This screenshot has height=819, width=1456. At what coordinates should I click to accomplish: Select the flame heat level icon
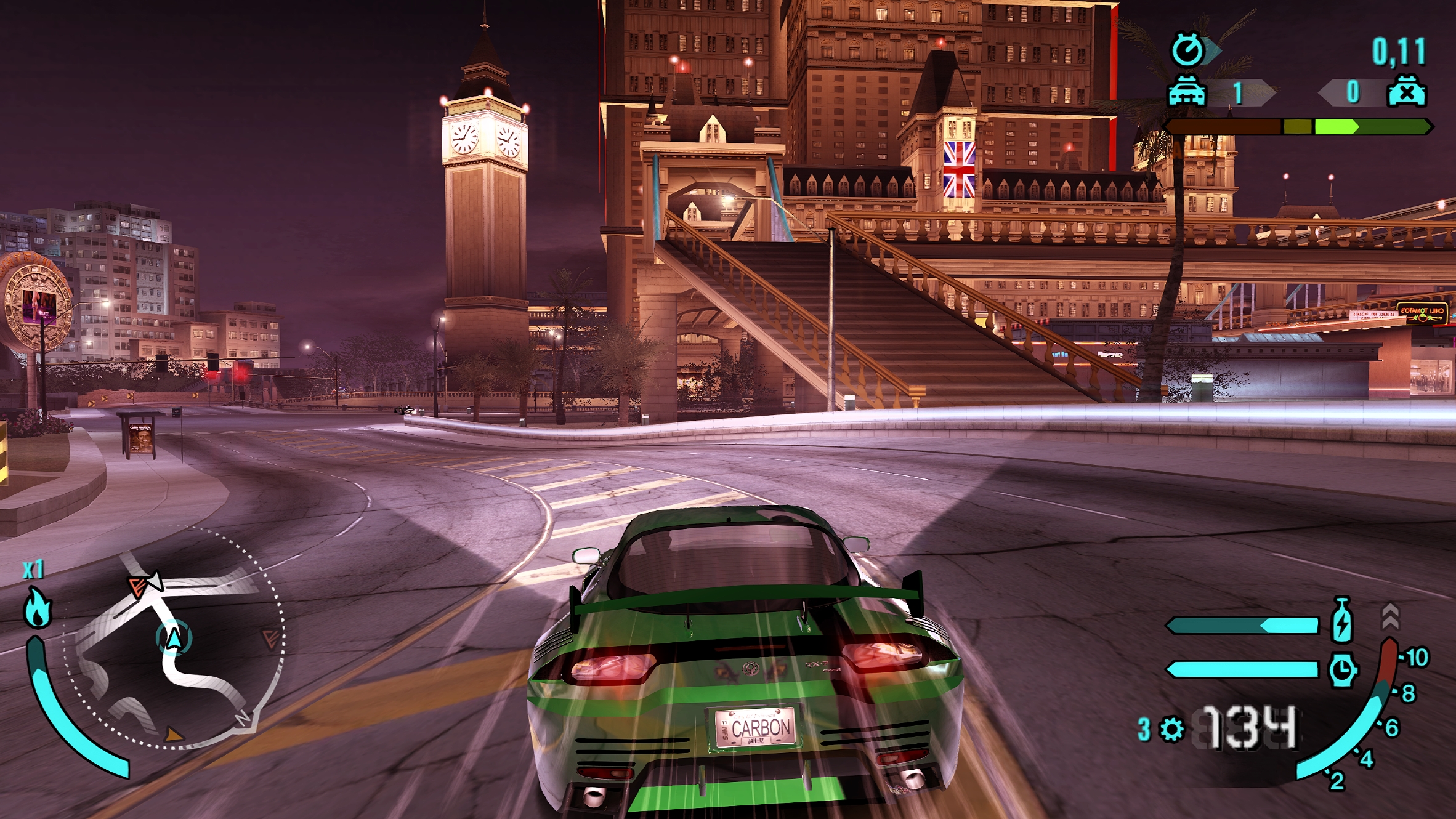coord(37,608)
